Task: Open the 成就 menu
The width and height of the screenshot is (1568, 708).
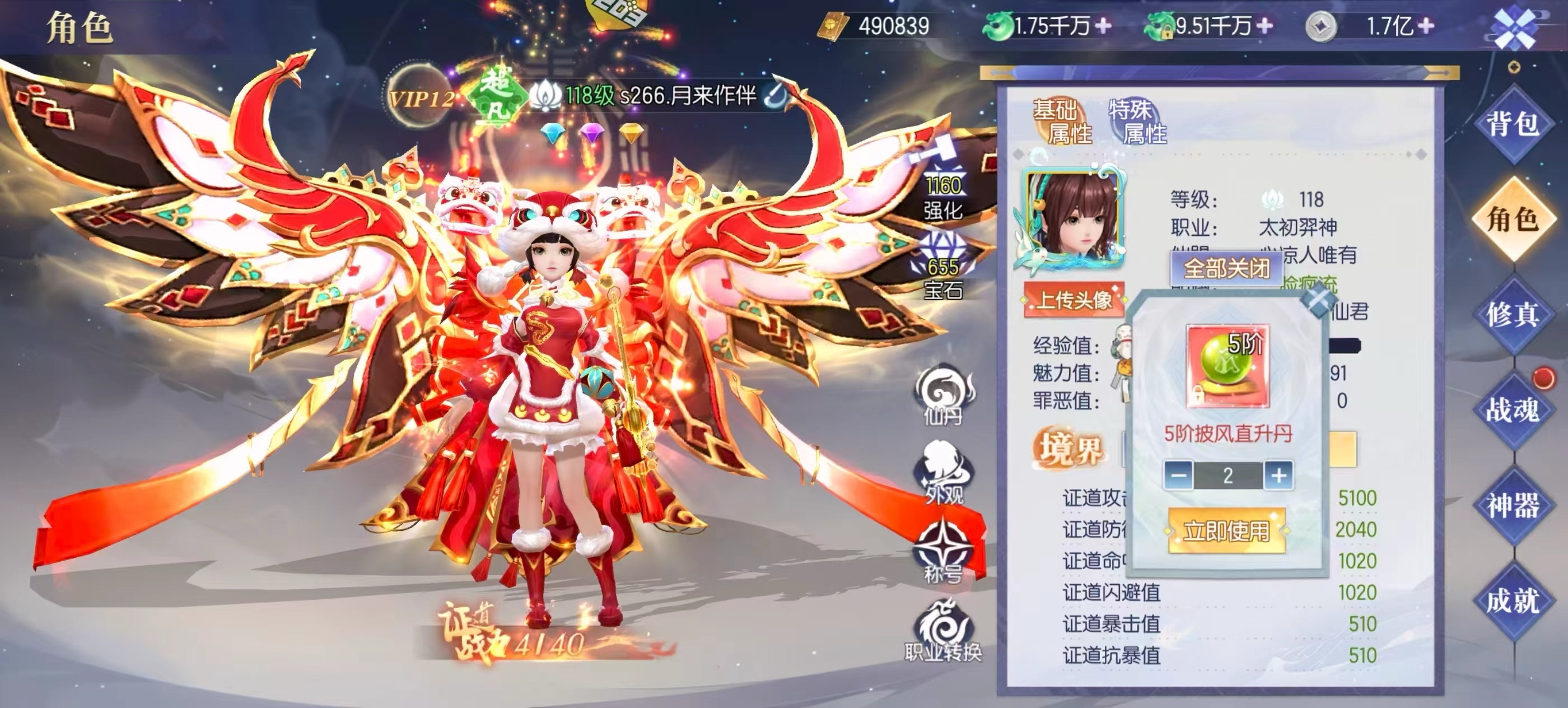Action: 1513,601
